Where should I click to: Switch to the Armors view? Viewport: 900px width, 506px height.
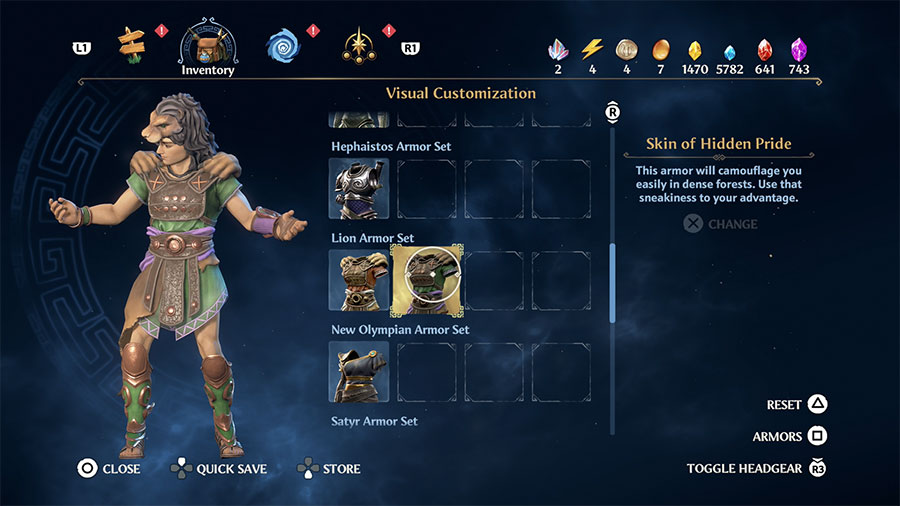(x=790, y=437)
